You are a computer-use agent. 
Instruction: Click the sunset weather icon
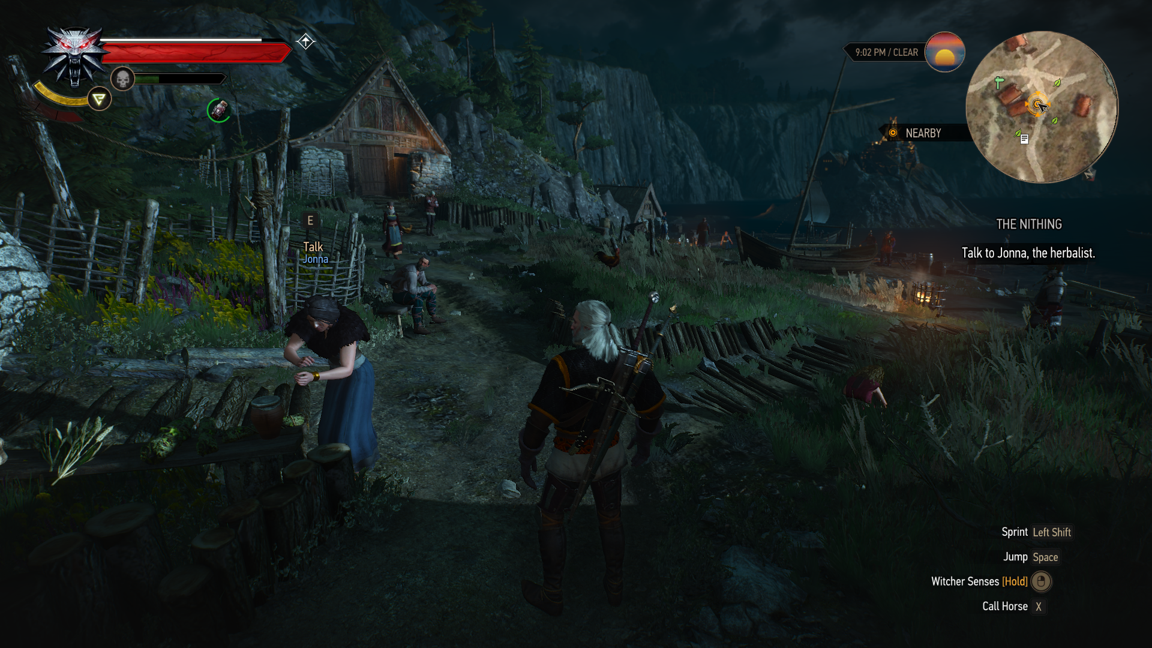pyautogui.click(x=944, y=52)
